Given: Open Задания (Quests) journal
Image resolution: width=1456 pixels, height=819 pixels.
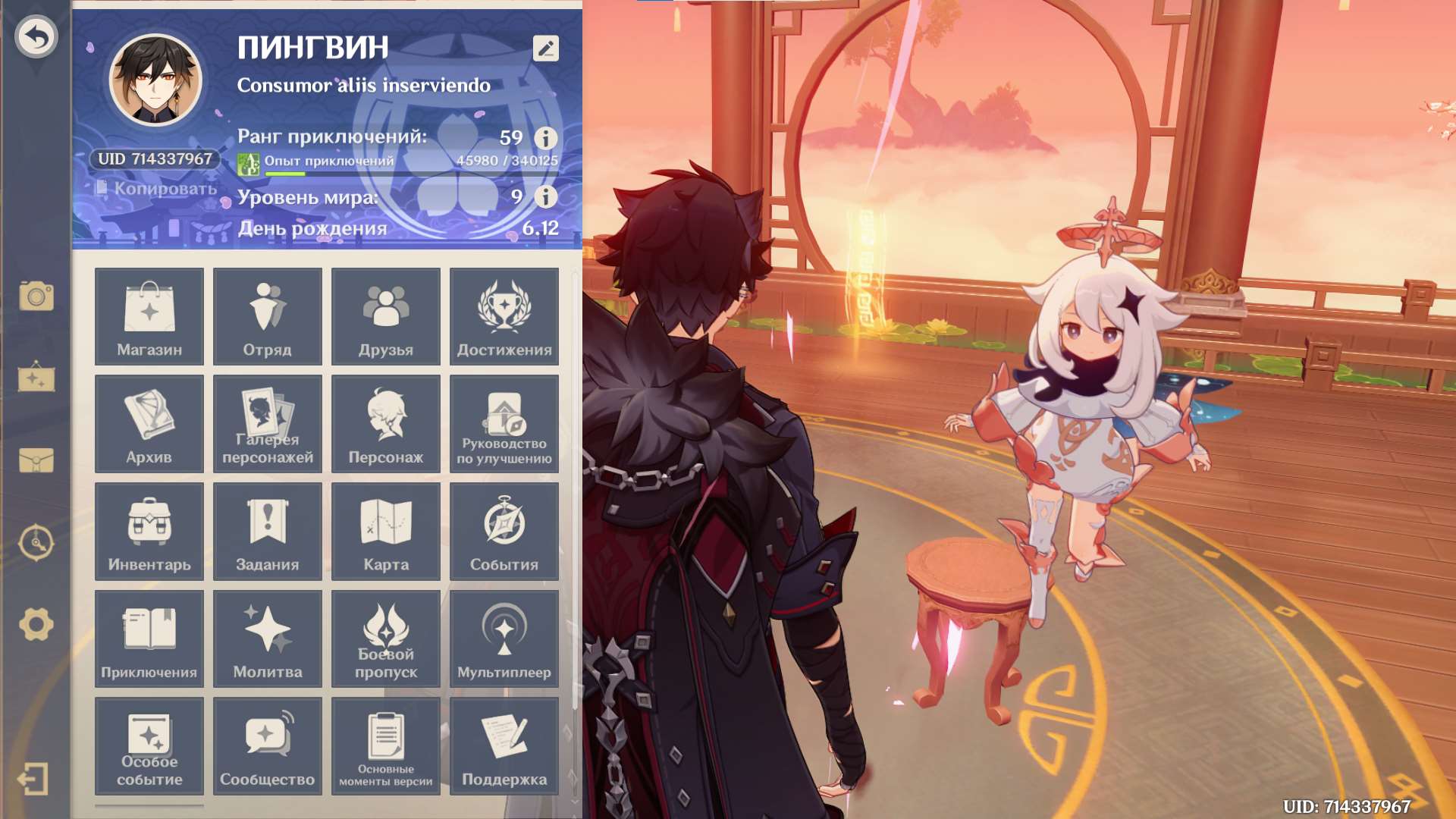Looking at the screenshot, I should pos(267,531).
